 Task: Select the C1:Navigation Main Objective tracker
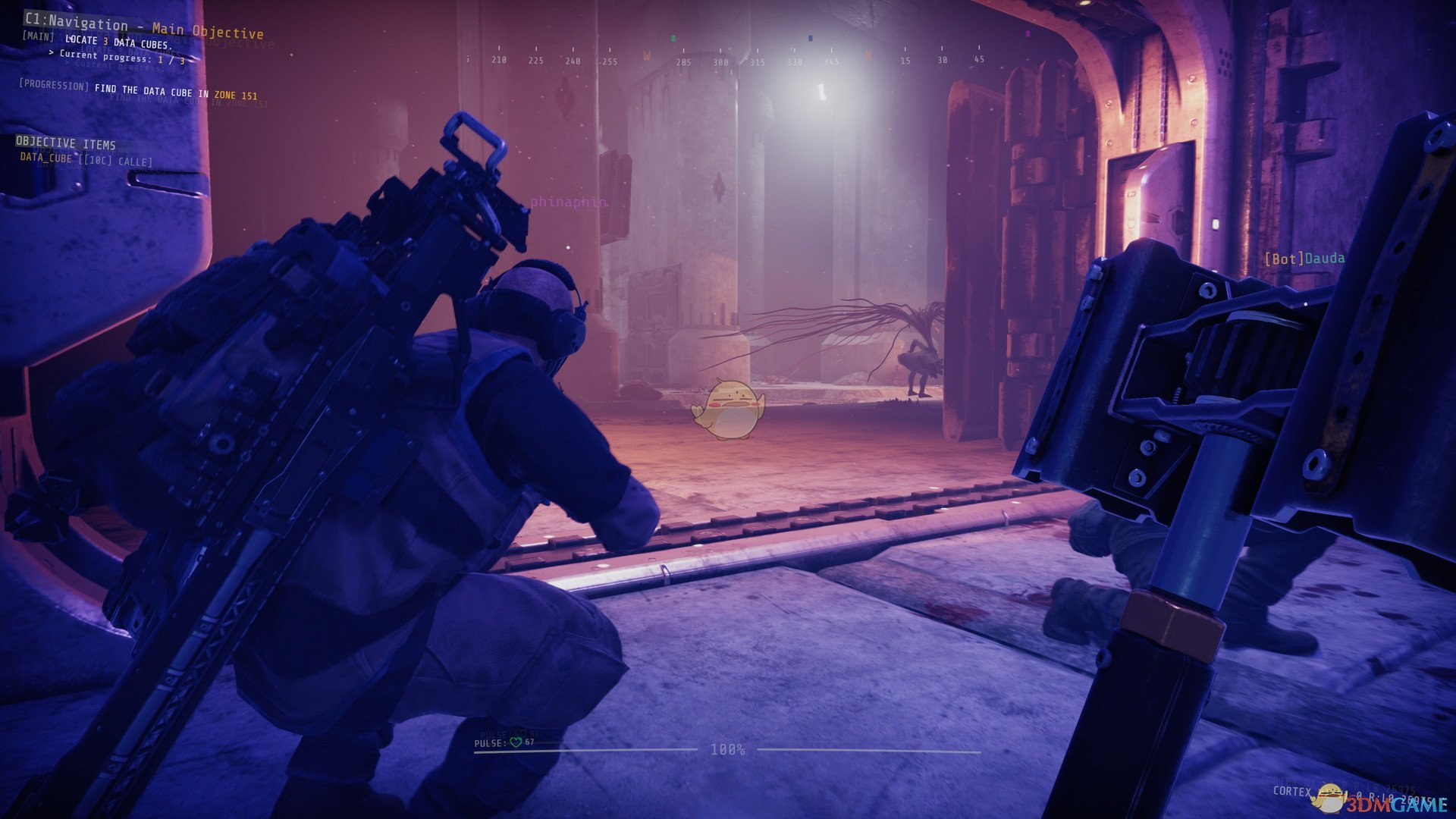tap(144, 27)
